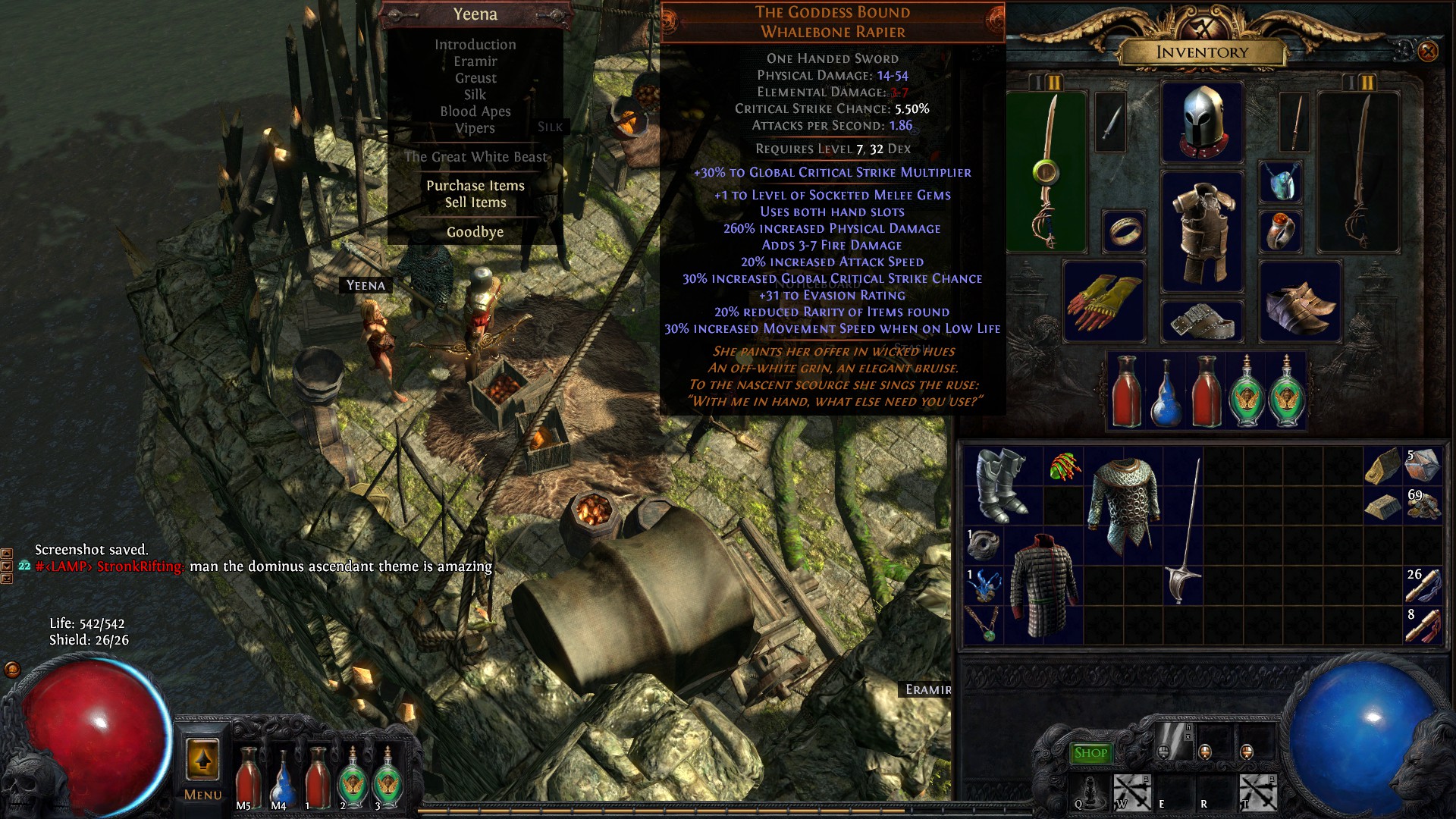This screenshot has width=1456, height=819.
Task: Ask about Blood Apes
Action: 475,111
